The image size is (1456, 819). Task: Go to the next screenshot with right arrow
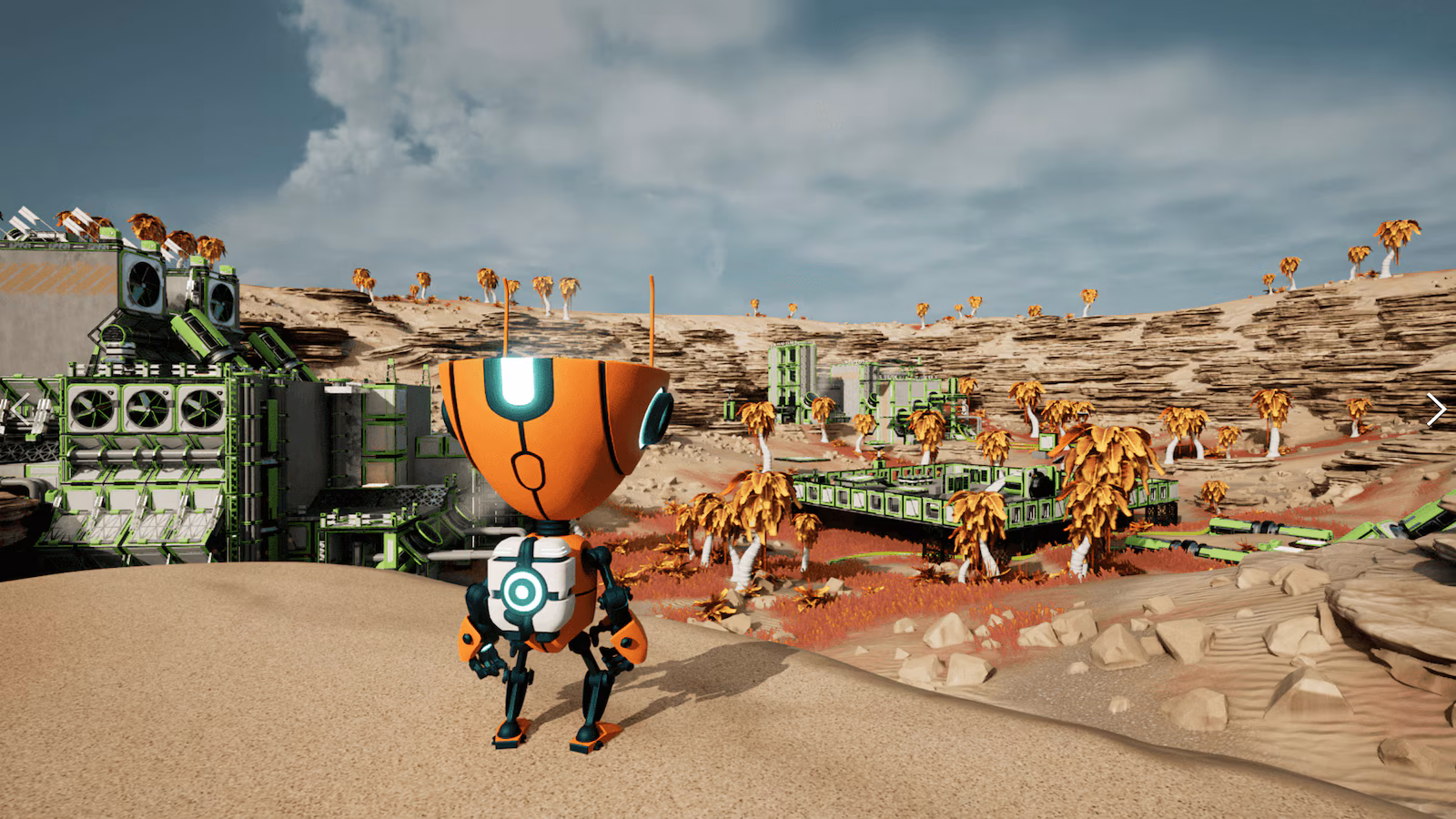pos(1435,409)
